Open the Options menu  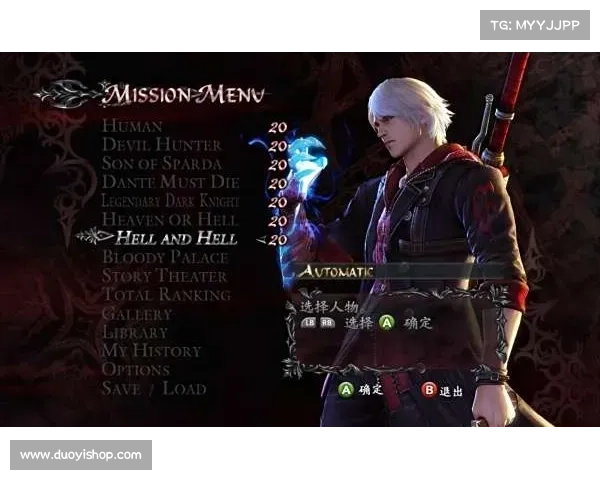click(136, 370)
